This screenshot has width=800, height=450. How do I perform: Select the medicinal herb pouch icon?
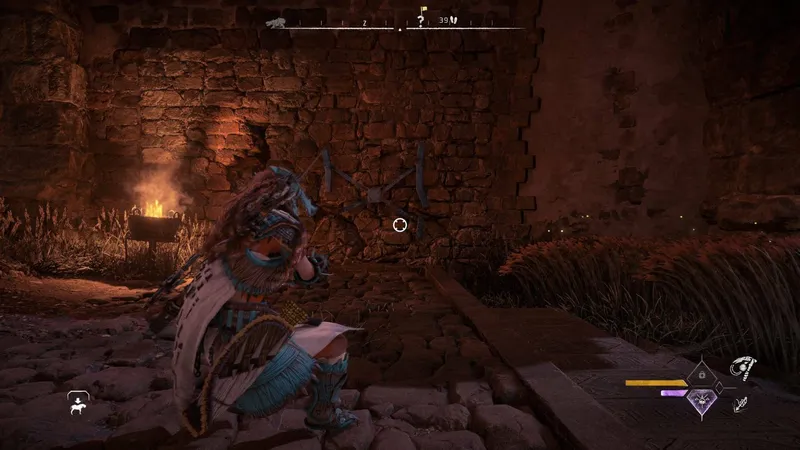point(455,20)
